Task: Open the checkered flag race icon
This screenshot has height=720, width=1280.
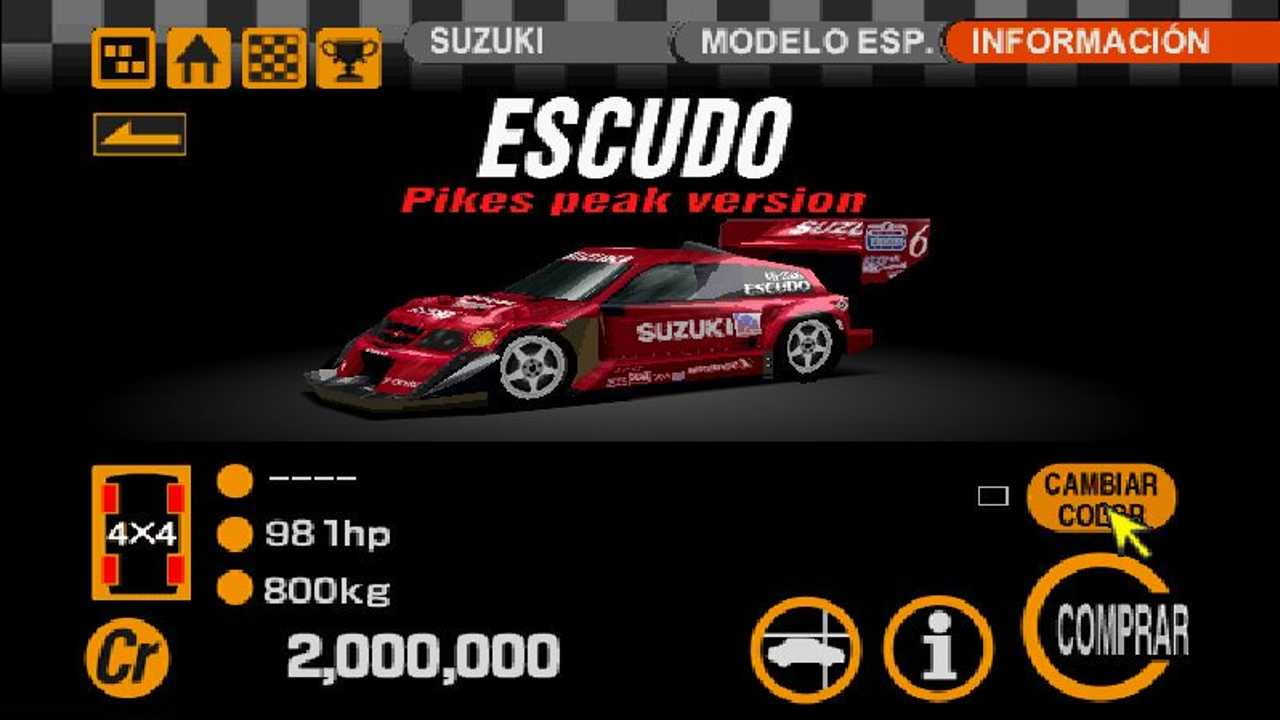Action: 272,57
